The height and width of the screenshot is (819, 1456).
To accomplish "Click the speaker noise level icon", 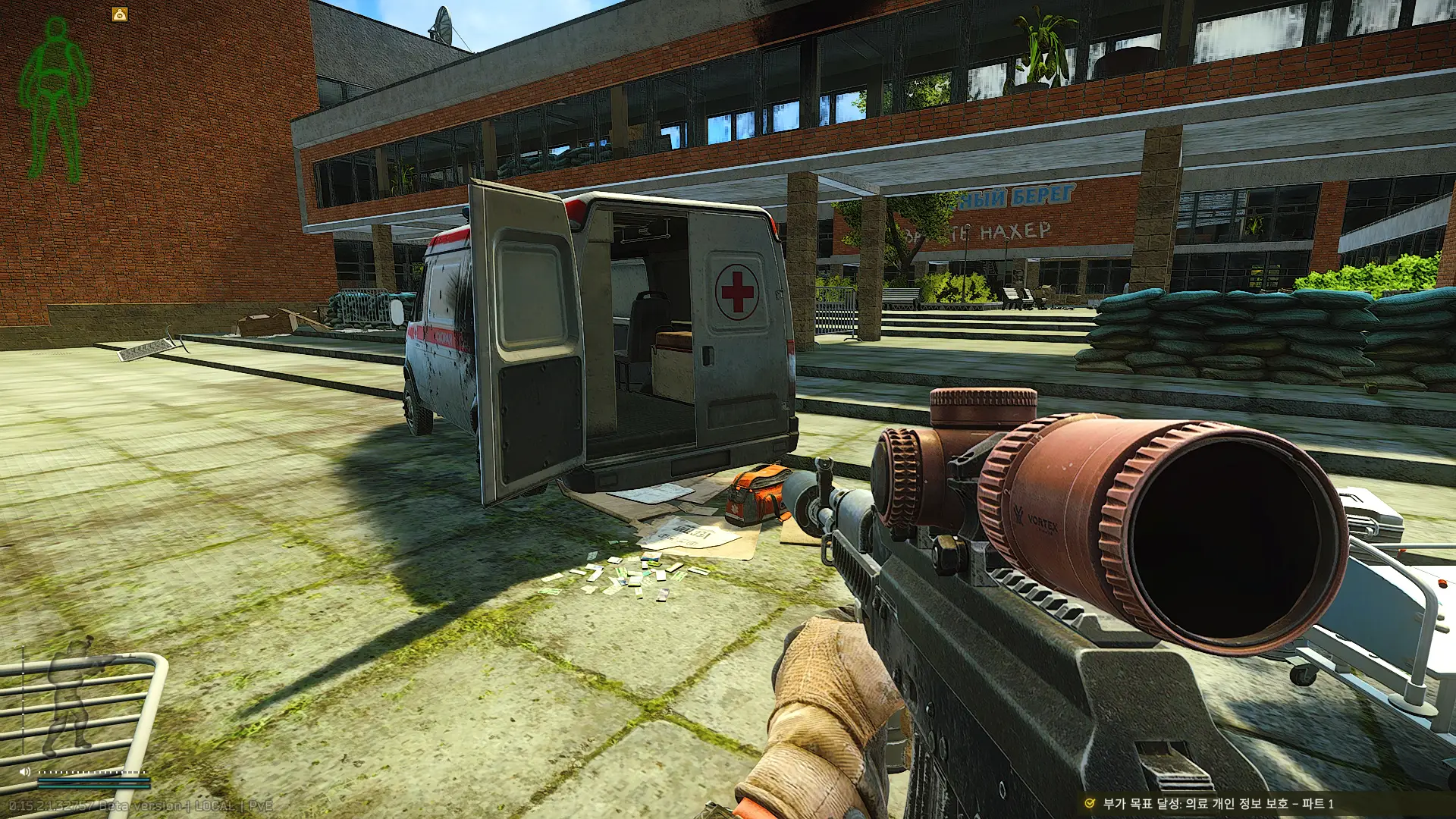I will tap(25, 771).
